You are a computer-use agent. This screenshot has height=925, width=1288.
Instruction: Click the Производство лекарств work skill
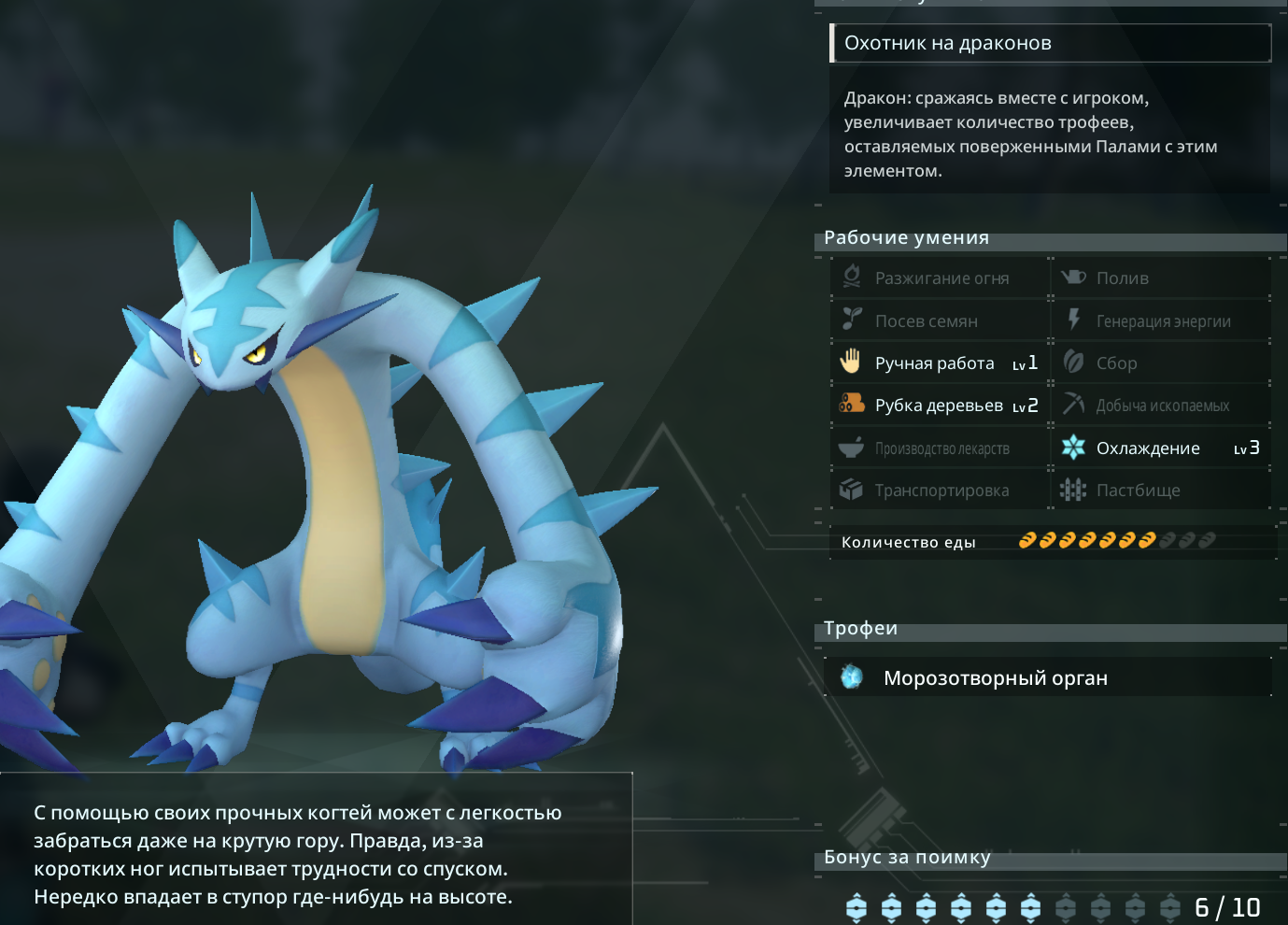[941, 448]
